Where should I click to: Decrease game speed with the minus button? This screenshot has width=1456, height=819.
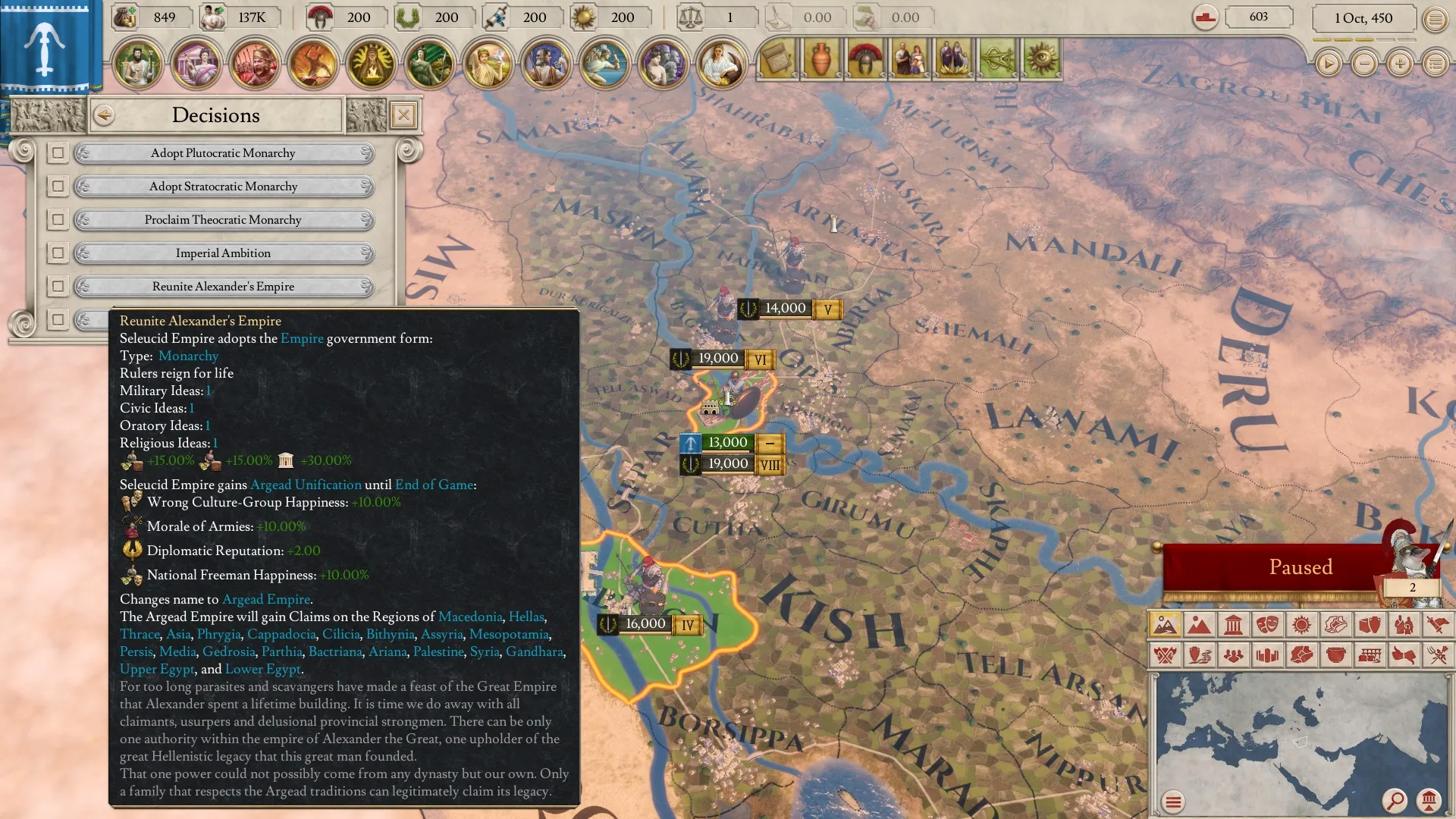click(1364, 64)
